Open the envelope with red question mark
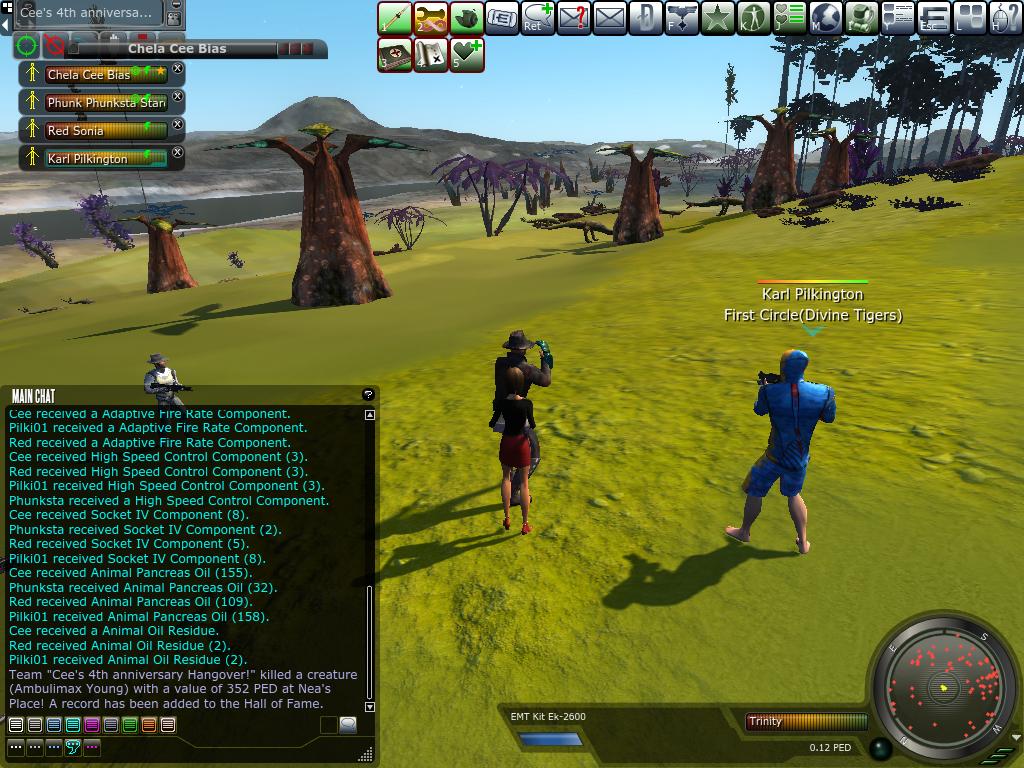This screenshot has width=1024, height=768. (574, 19)
